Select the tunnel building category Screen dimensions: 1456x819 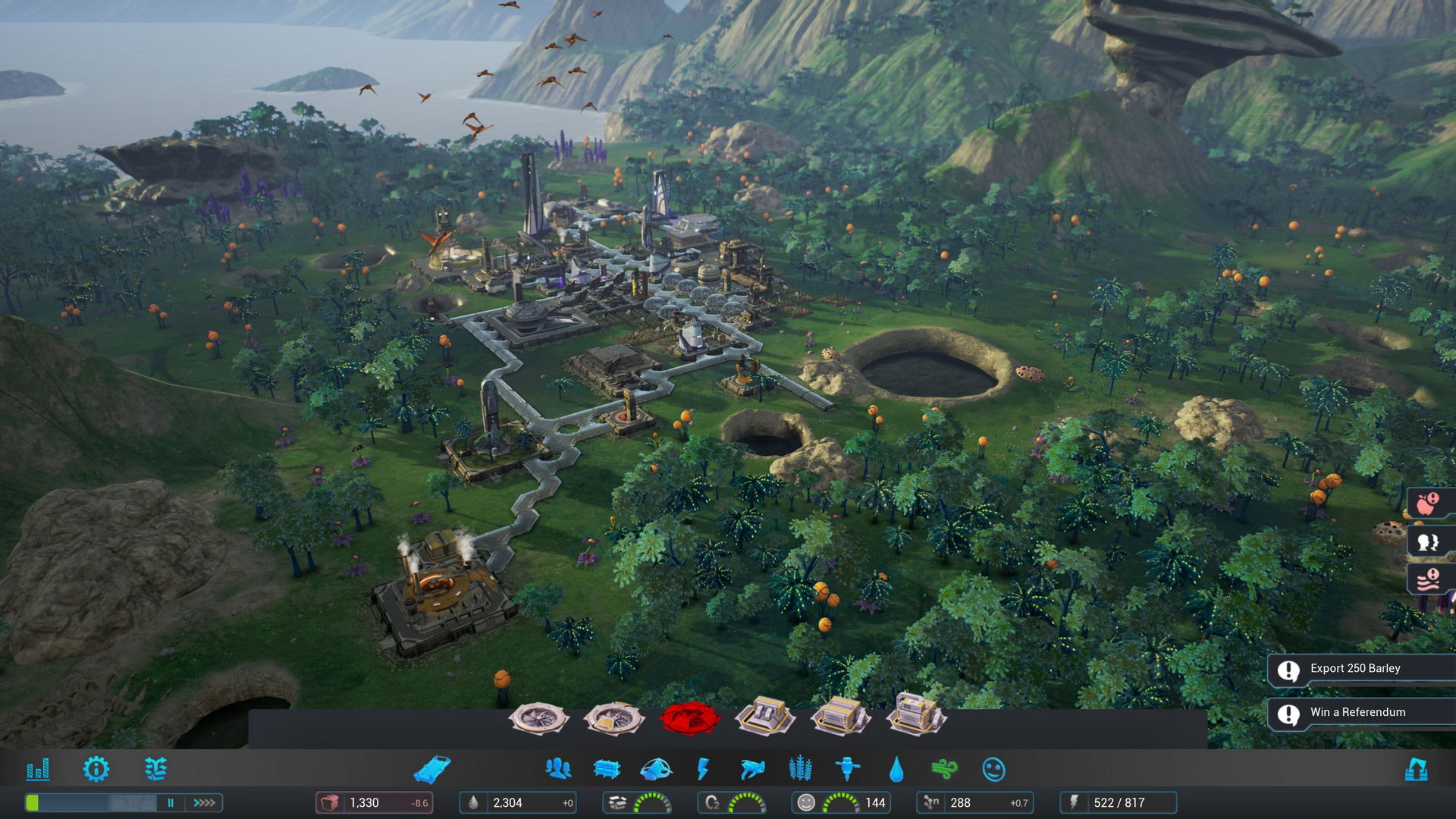[432, 770]
